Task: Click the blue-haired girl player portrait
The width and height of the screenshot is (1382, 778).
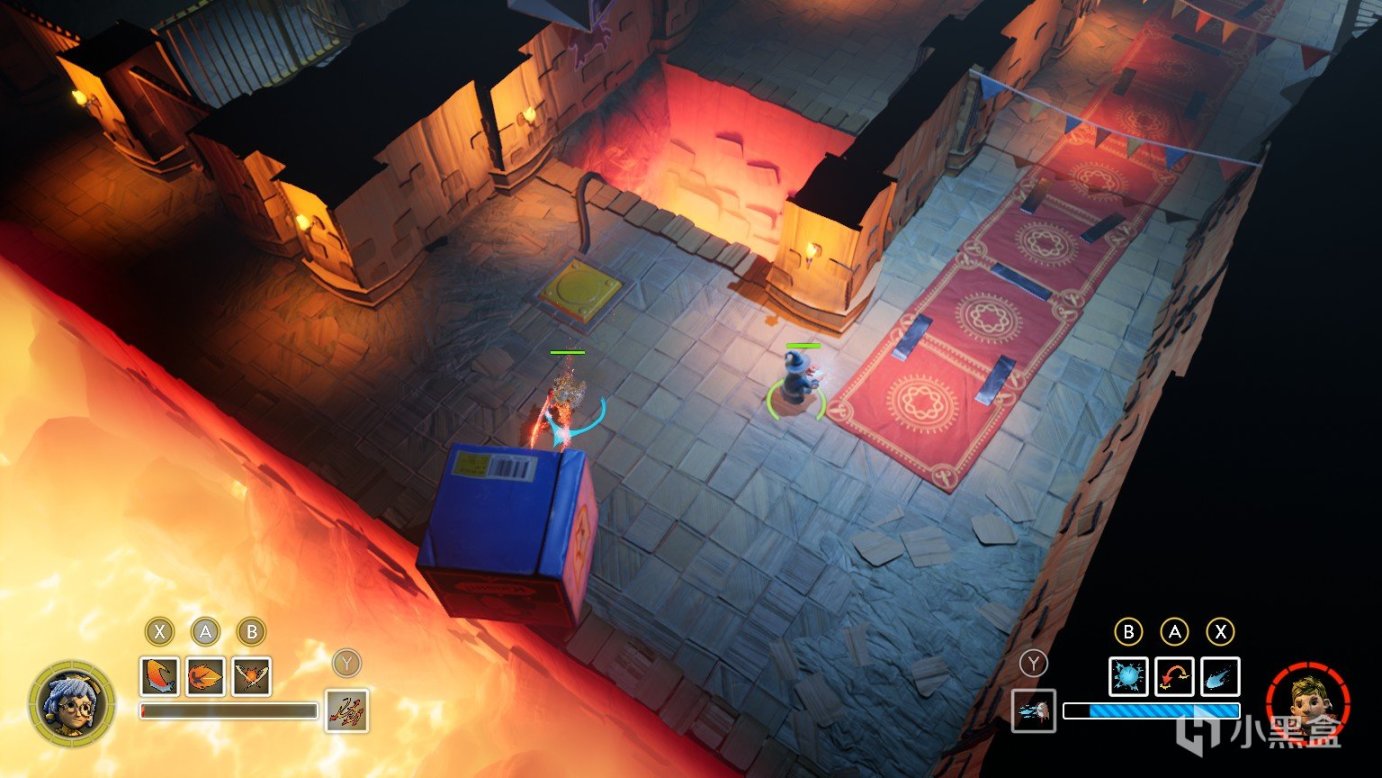Action: 71,702
